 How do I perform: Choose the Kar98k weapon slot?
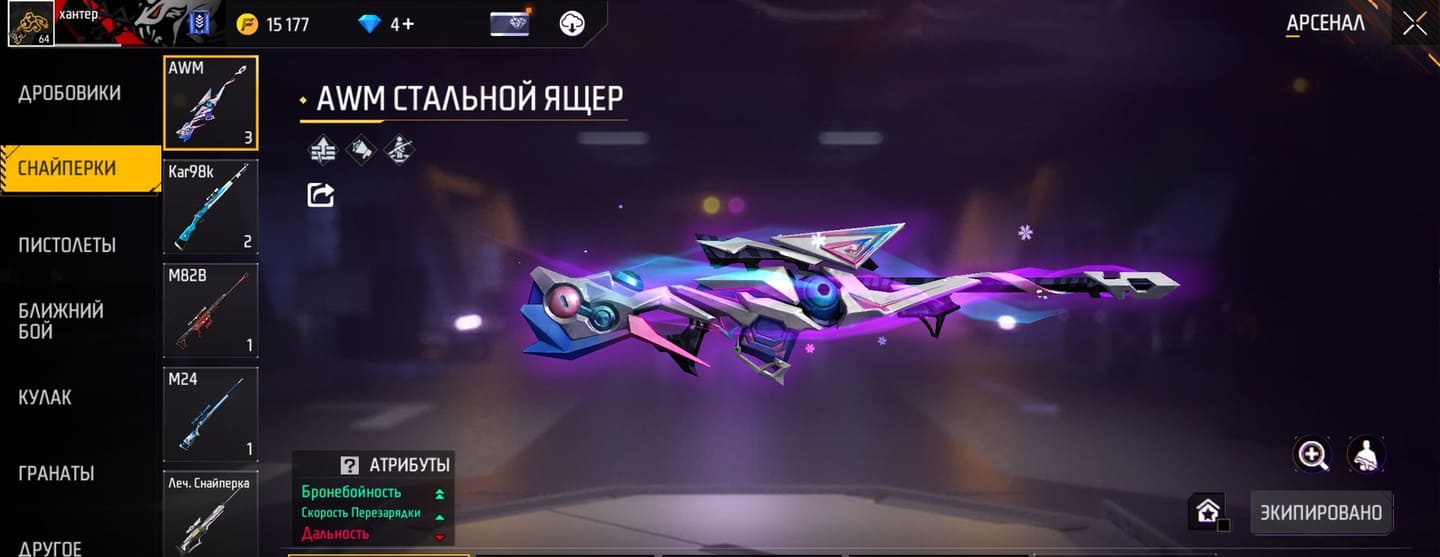[x=210, y=206]
